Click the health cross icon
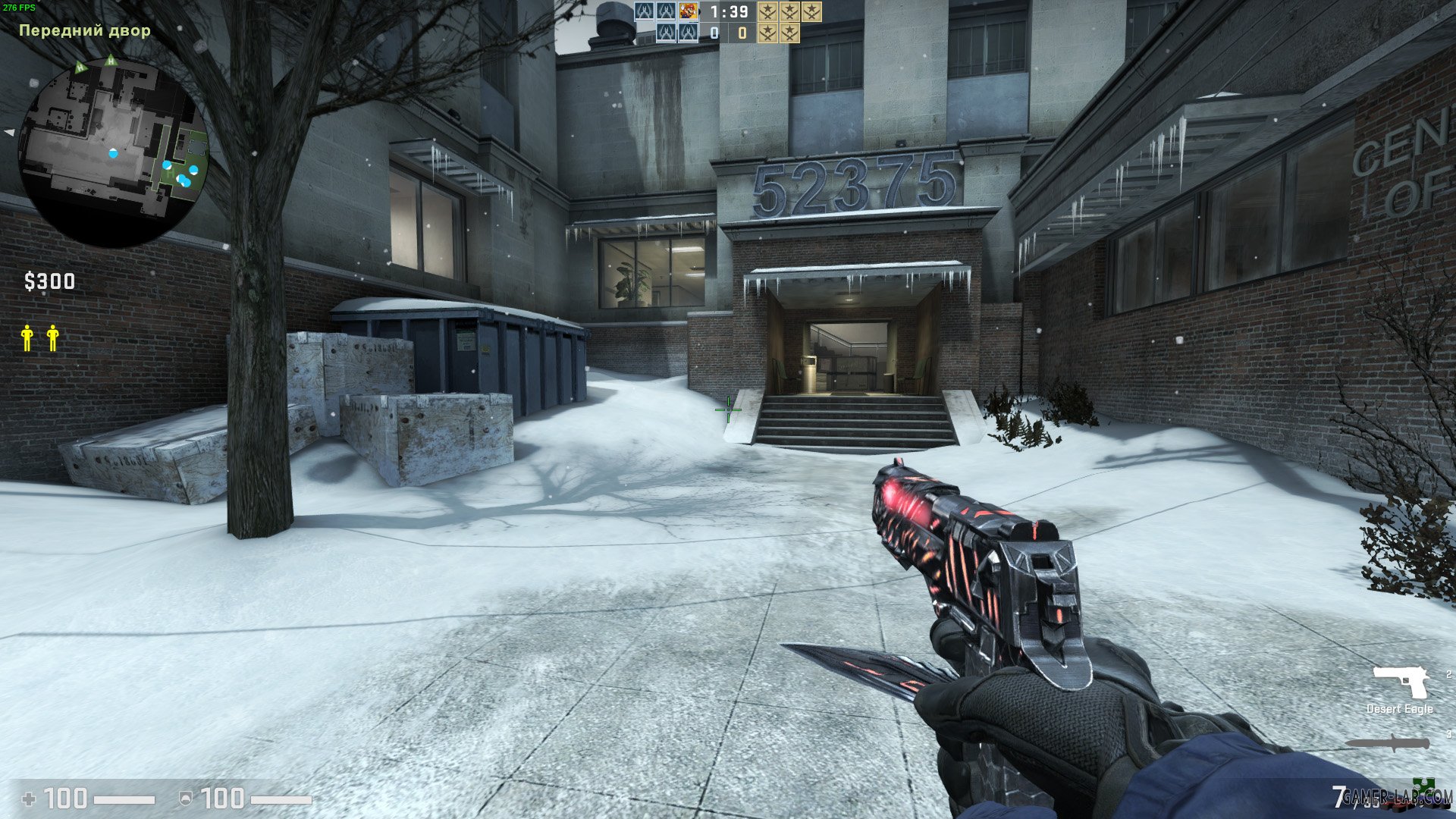Viewport: 1456px width, 819px height. point(30,797)
